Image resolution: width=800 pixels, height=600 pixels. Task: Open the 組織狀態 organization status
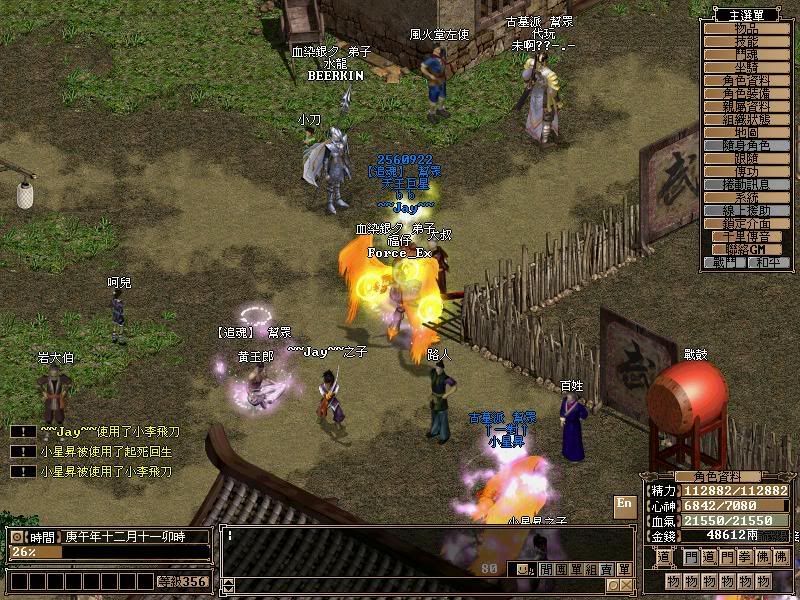pyautogui.click(x=747, y=119)
